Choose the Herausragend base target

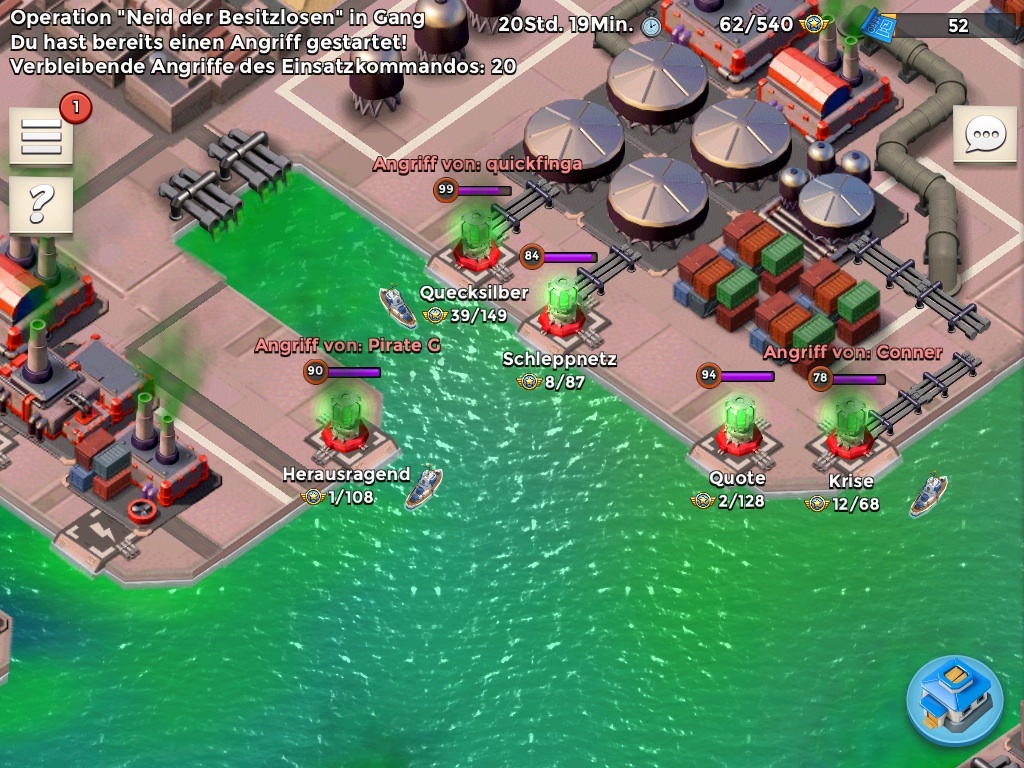[x=346, y=422]
